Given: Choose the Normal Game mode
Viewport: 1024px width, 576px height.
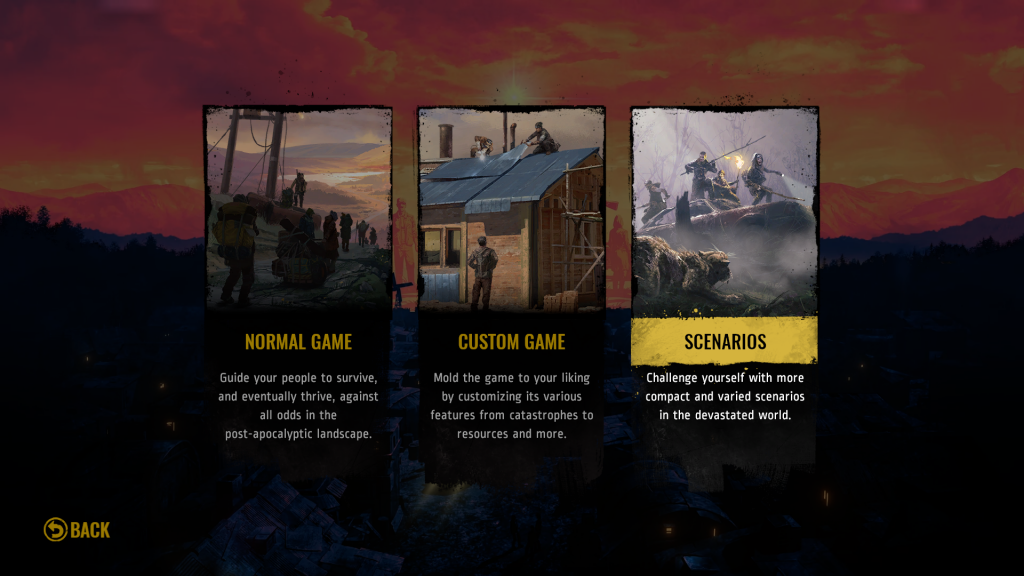Looking at the screenshot, I should tap(298, 342).
